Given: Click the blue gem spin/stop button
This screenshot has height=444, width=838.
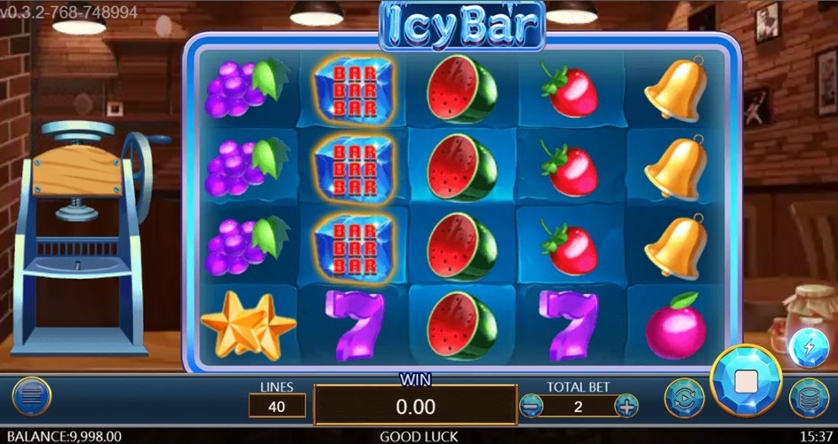Looking at the screenshot, I should click(x=746, y=381).
